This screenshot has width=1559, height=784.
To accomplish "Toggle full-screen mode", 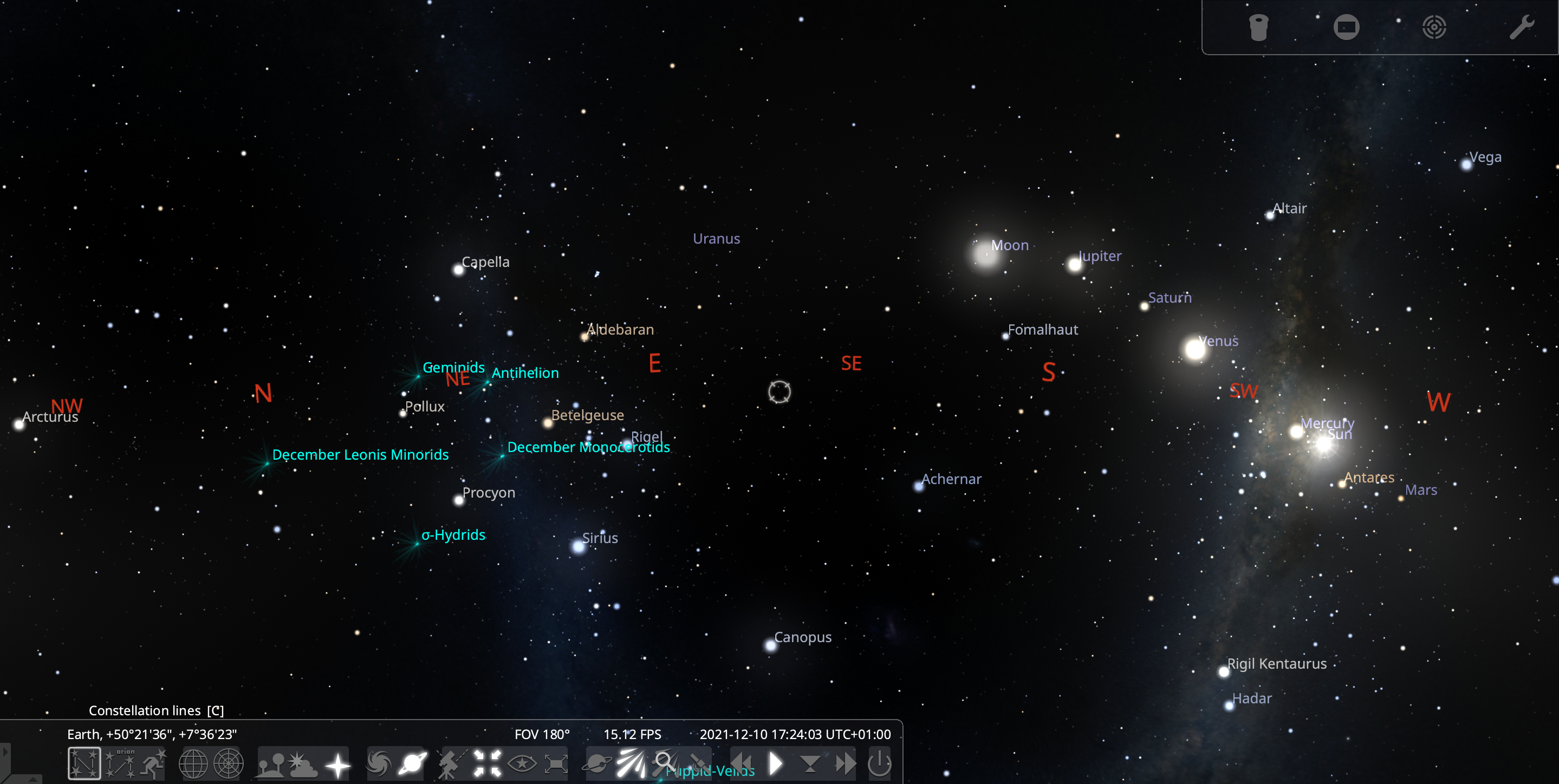I will pos(556,763).
